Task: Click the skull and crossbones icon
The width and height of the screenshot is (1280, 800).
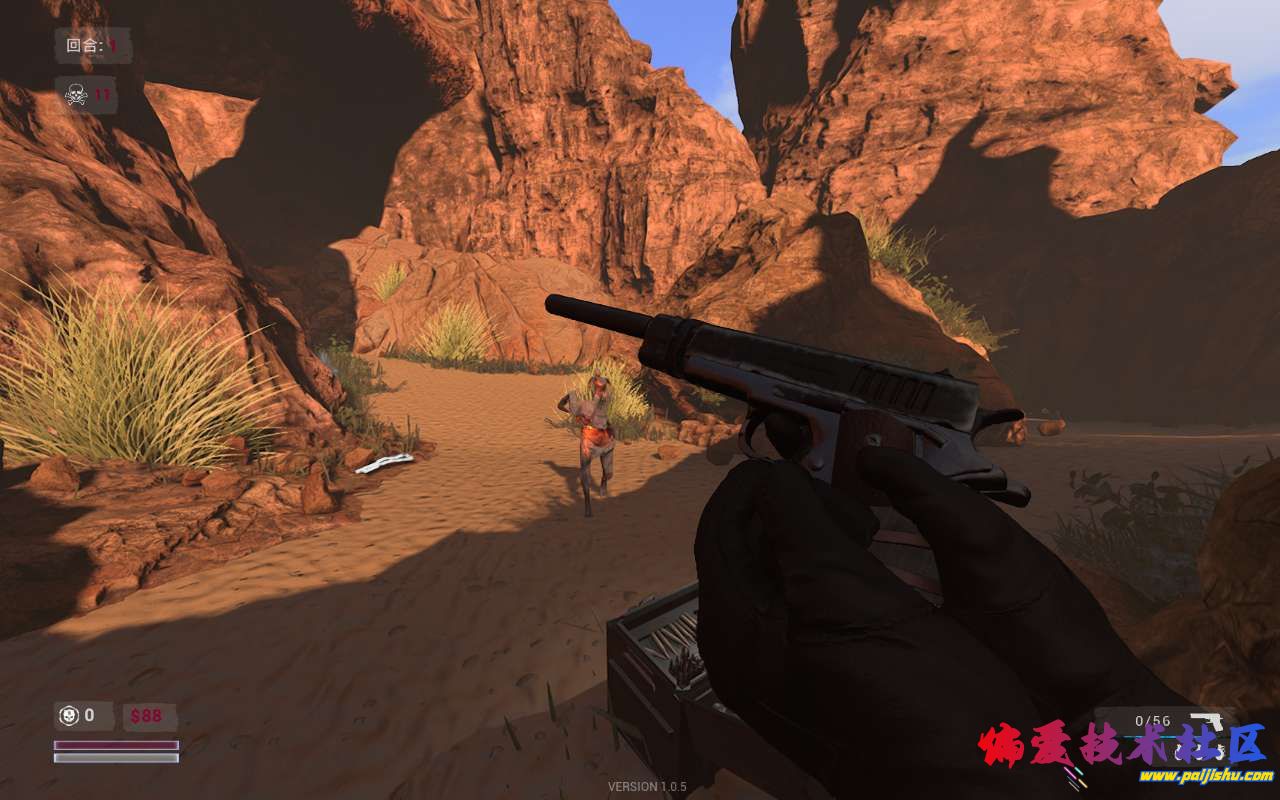Action: 75,95
